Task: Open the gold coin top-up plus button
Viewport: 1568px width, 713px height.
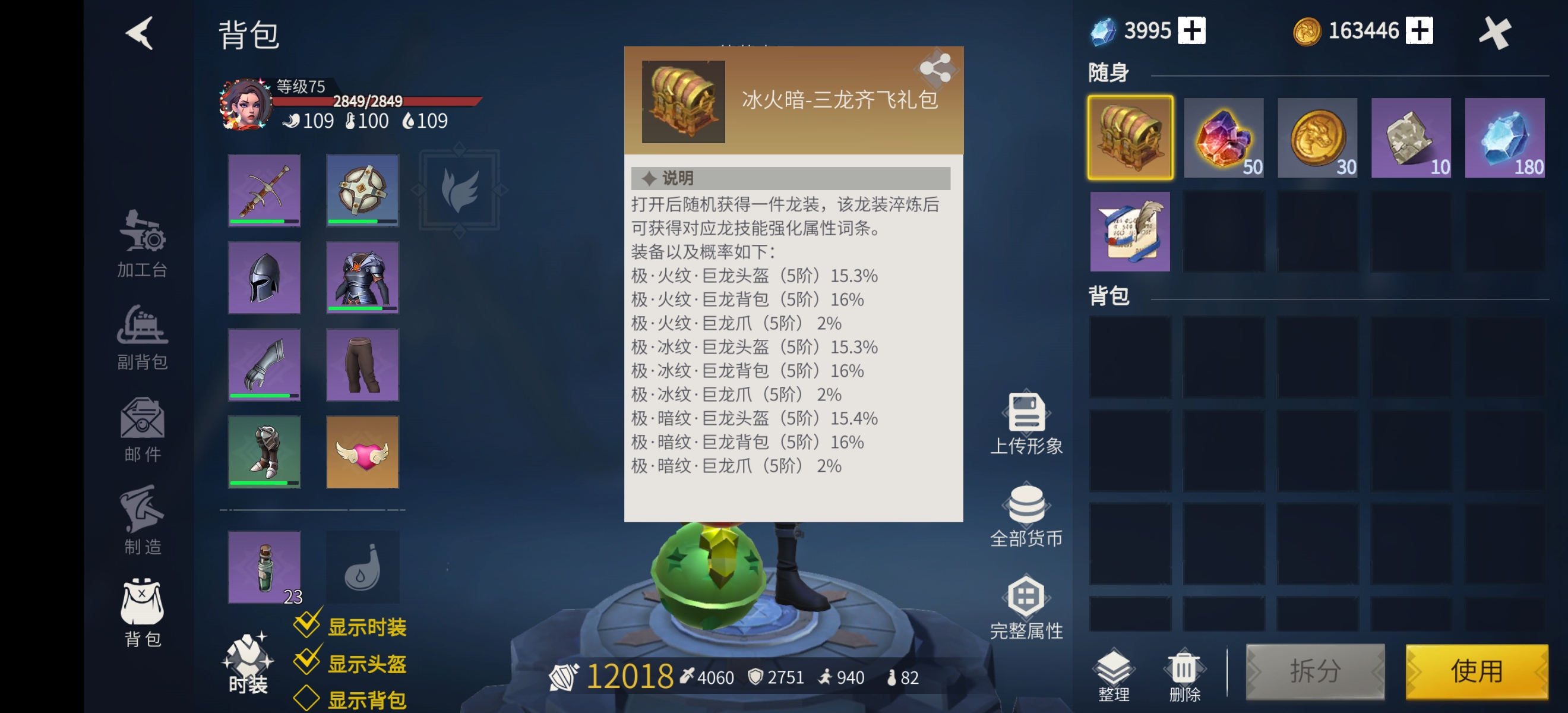Action: [x=1420, y=30]
